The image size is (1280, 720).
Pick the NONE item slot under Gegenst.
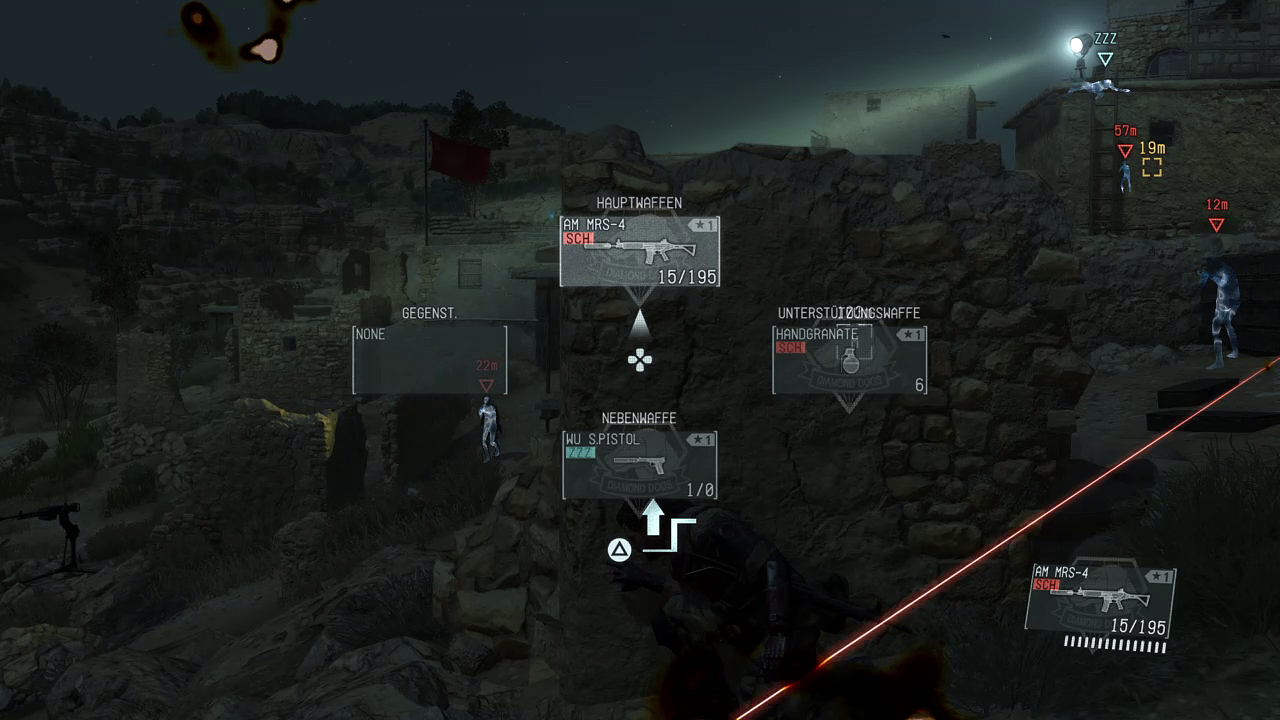coord(429,359)
